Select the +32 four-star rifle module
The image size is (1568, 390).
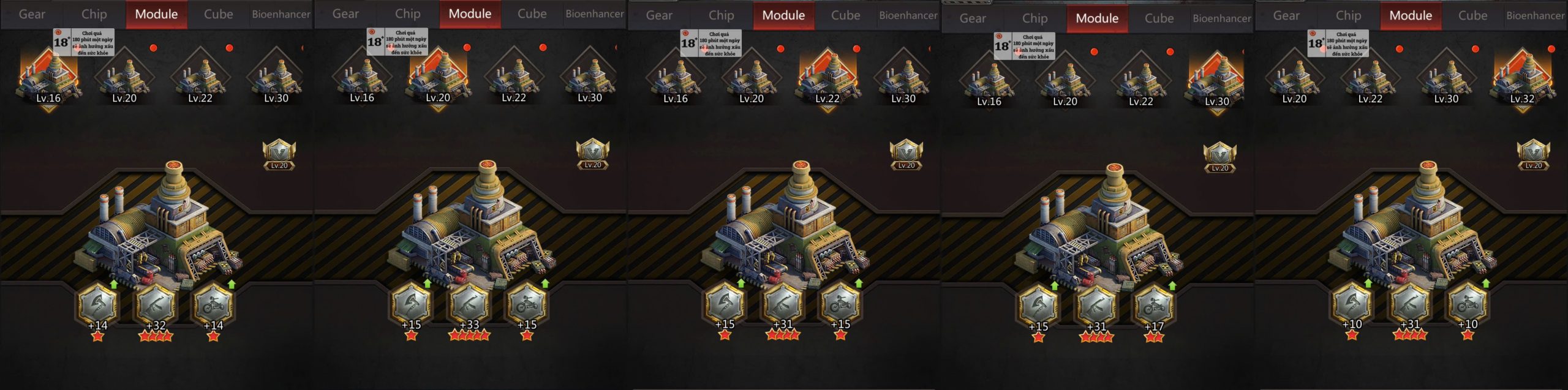pos(156,304)
